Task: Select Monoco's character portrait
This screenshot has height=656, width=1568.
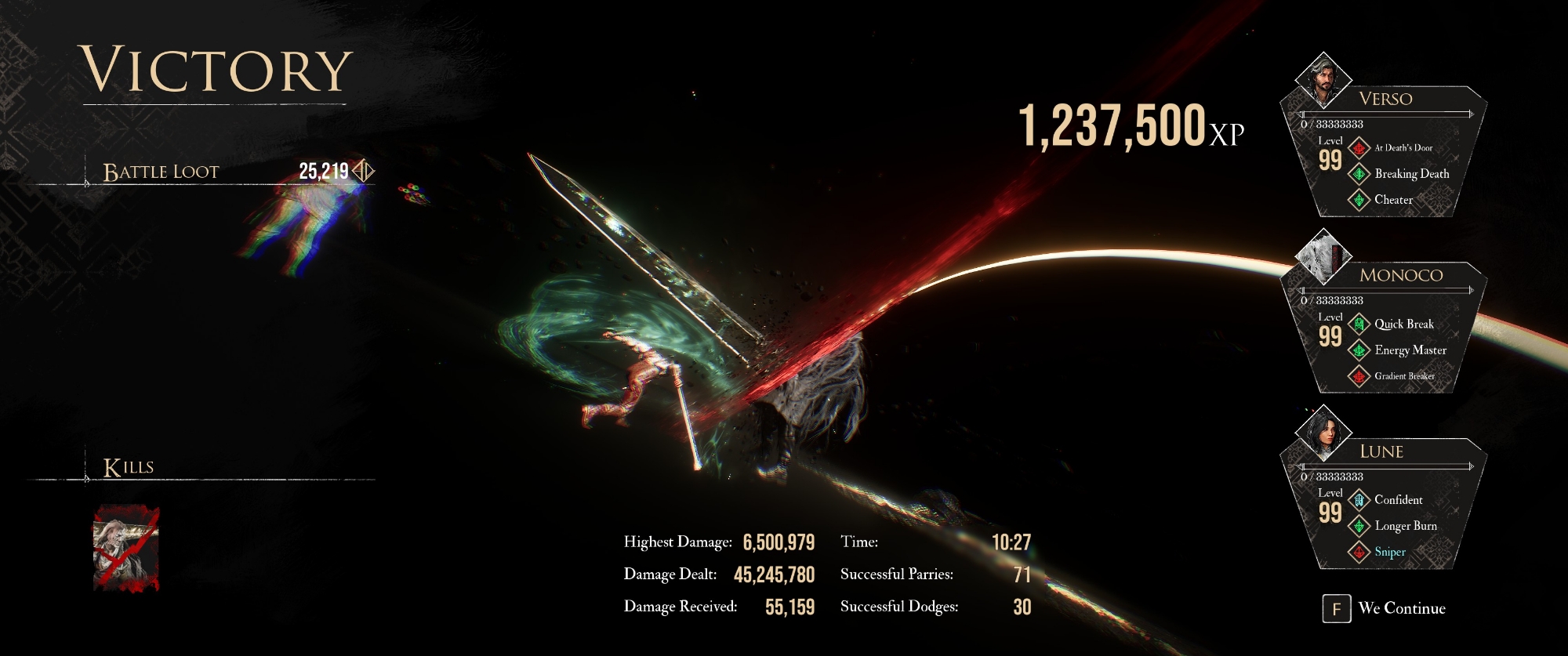Action: (1323, 256)
